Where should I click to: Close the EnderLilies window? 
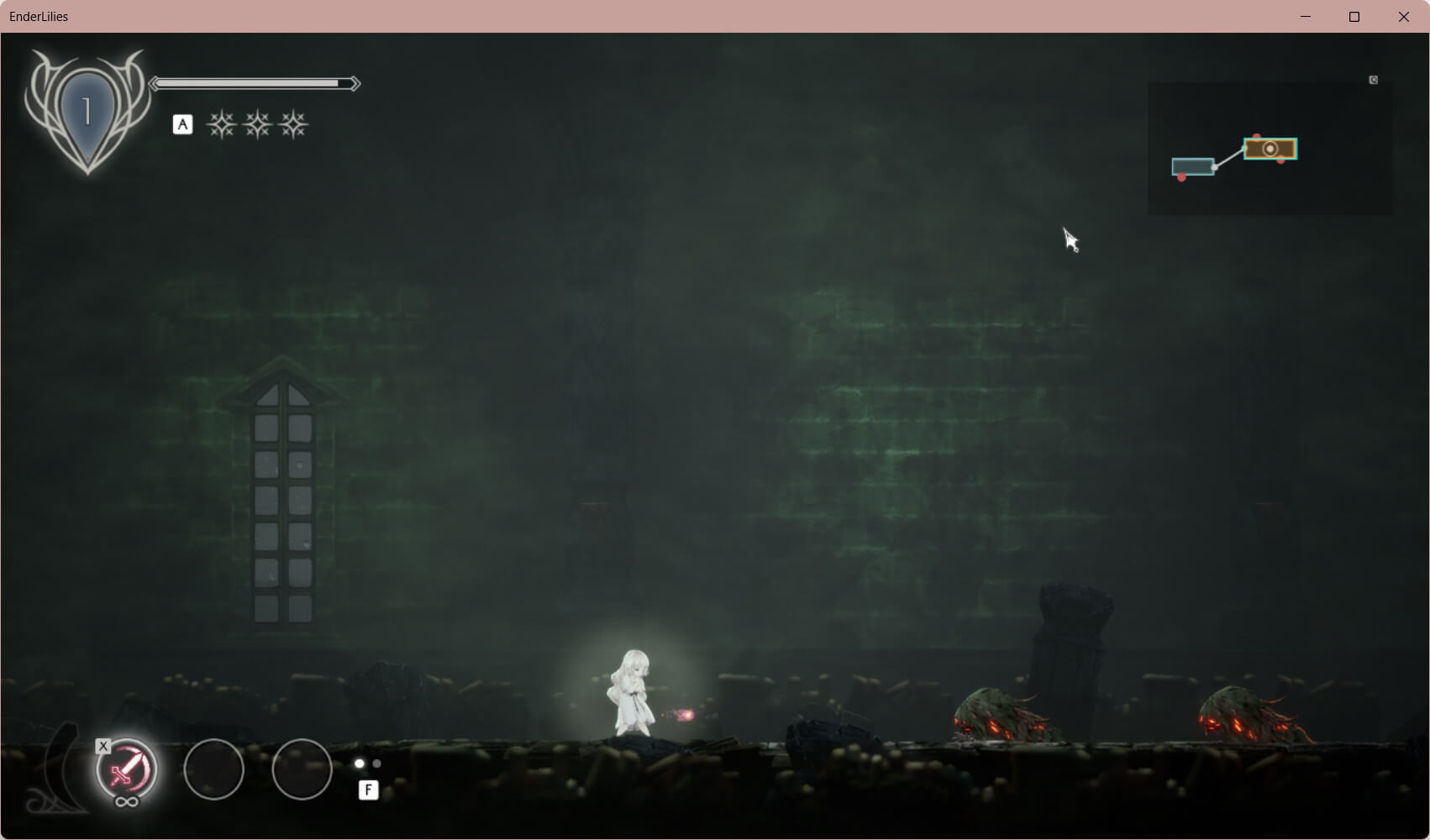[x=1403, y=17]
